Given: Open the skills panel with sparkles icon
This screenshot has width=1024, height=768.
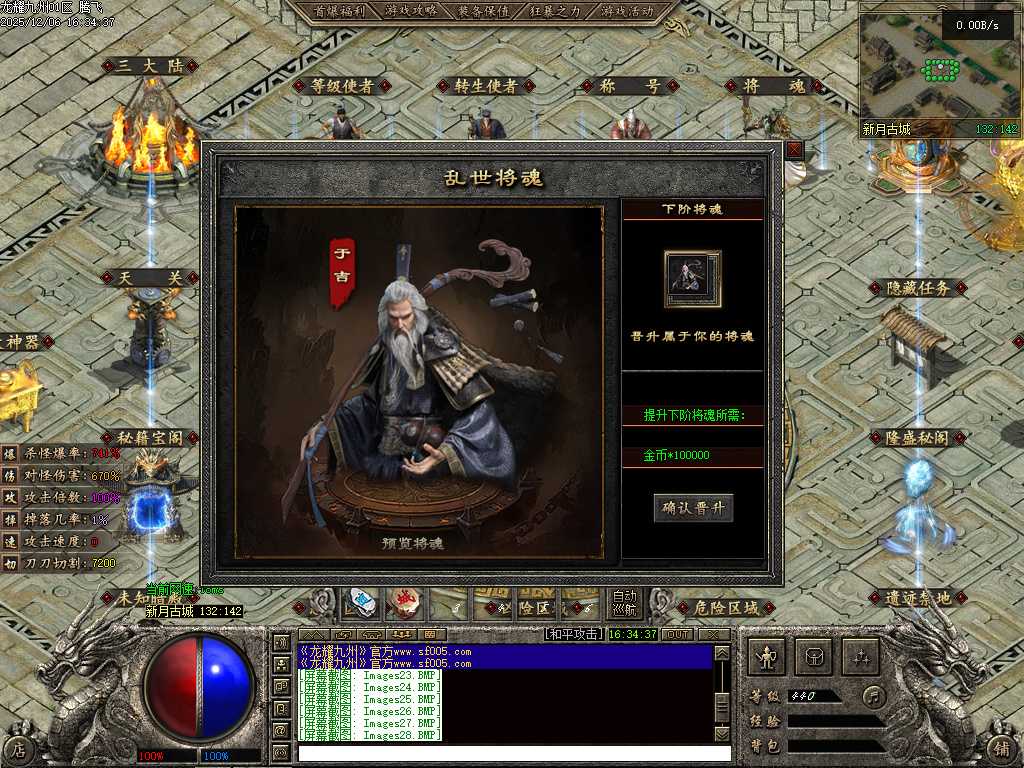Looking at the screenshot, I should [x=860, y=657].
